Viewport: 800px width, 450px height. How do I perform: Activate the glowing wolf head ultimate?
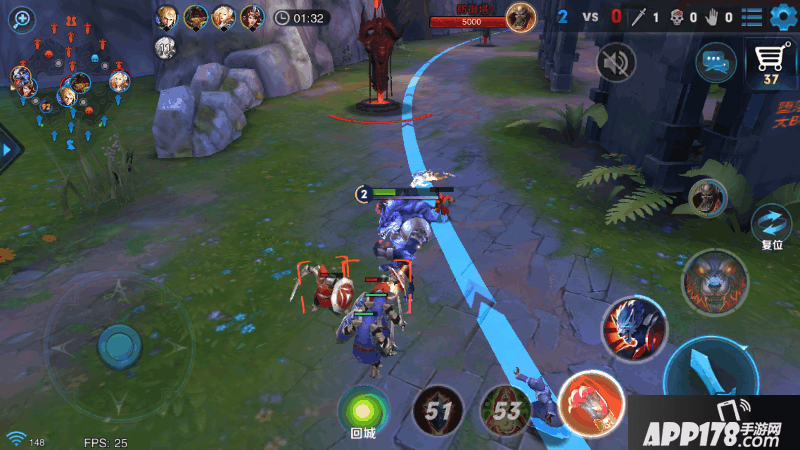[715, 282]
